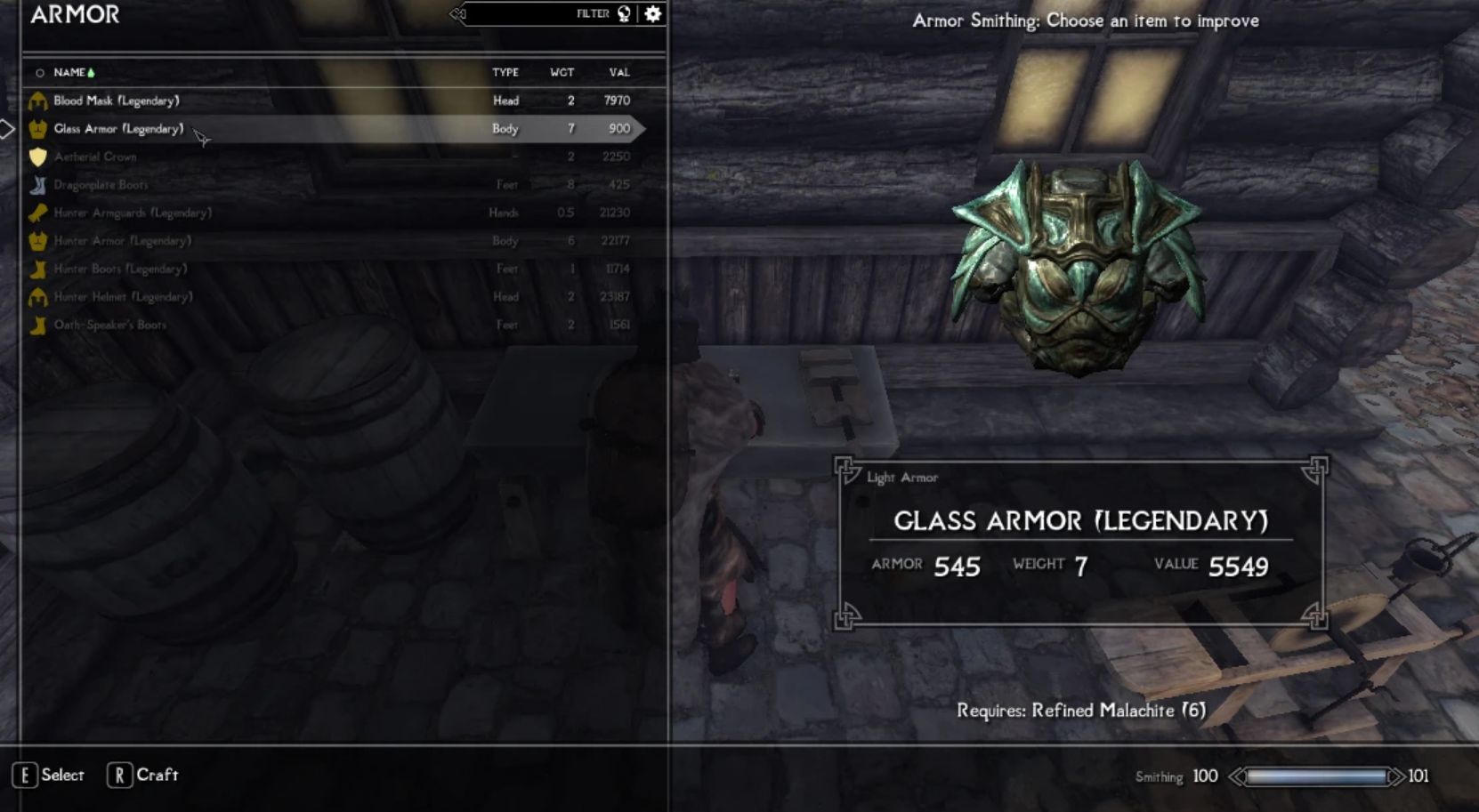The image size is (1479, 812).
Task: Sort the list by Name column
Action: [x=69, y=72]
